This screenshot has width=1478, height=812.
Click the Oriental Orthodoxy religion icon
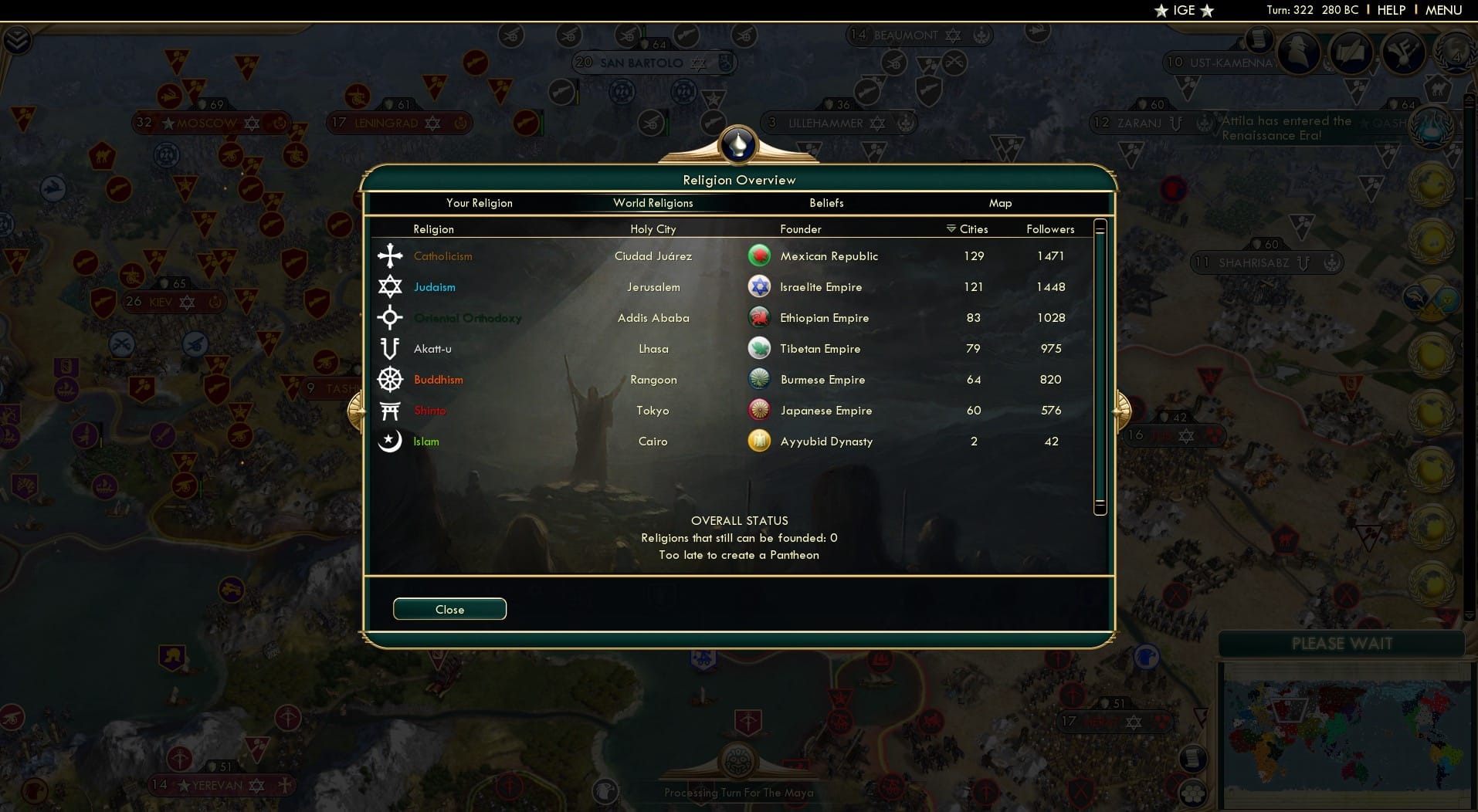click(392, 317)
